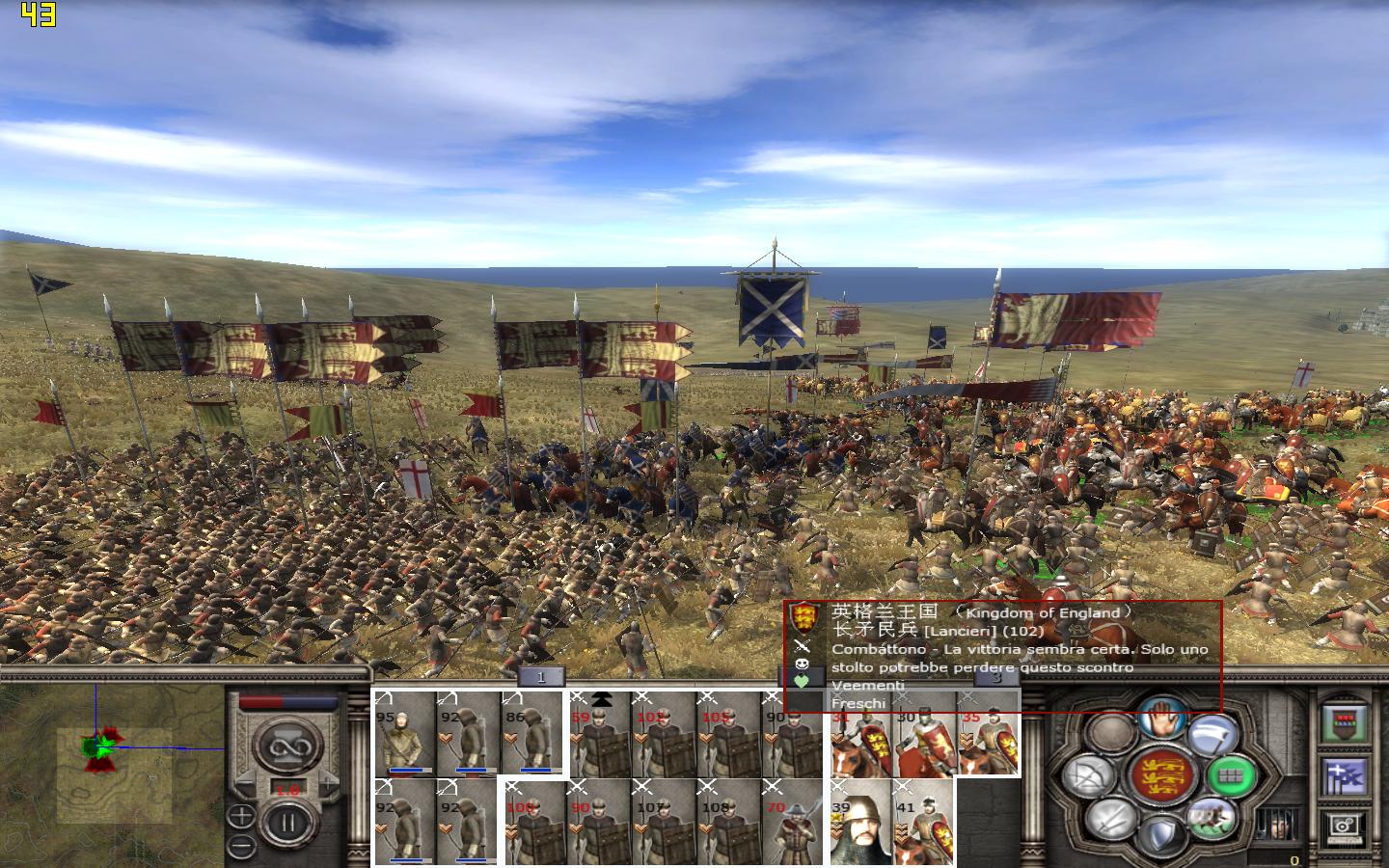Click the army banner insignia button above the flags
The width and height of the screenshot is (1389, 868).
click(1345, 722)
